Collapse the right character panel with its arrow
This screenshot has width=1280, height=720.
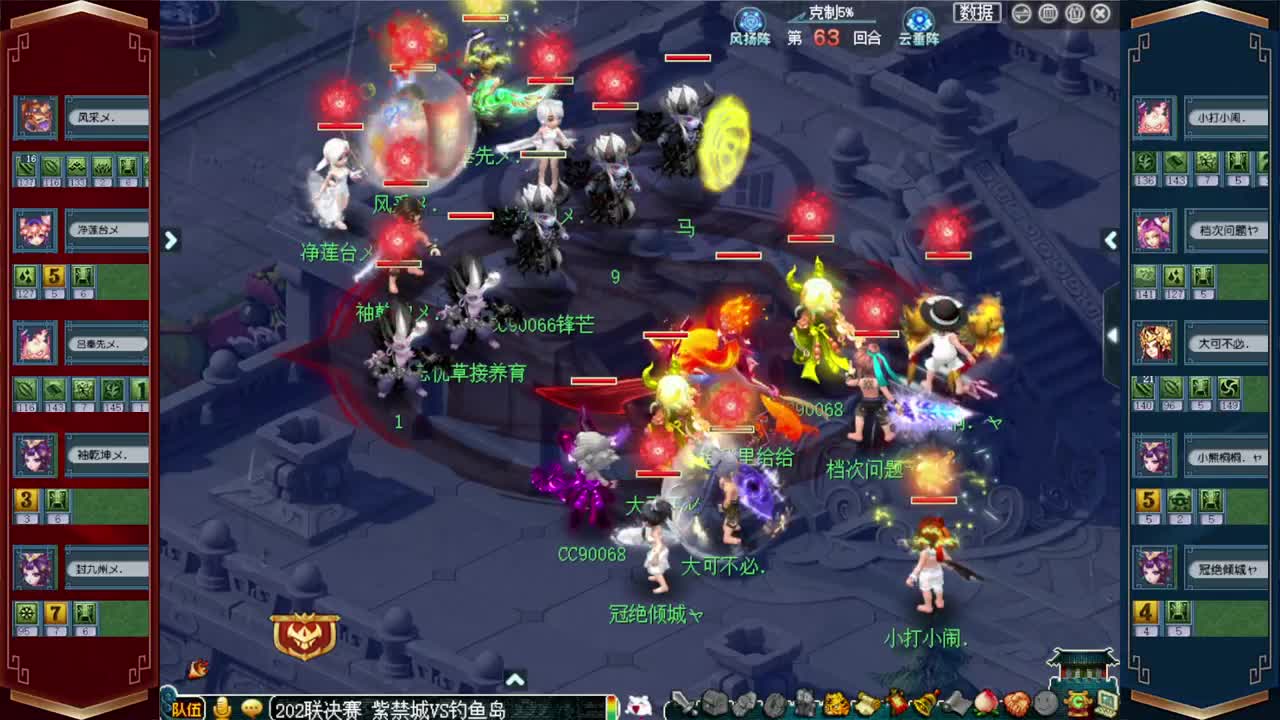click(1110, 241)
